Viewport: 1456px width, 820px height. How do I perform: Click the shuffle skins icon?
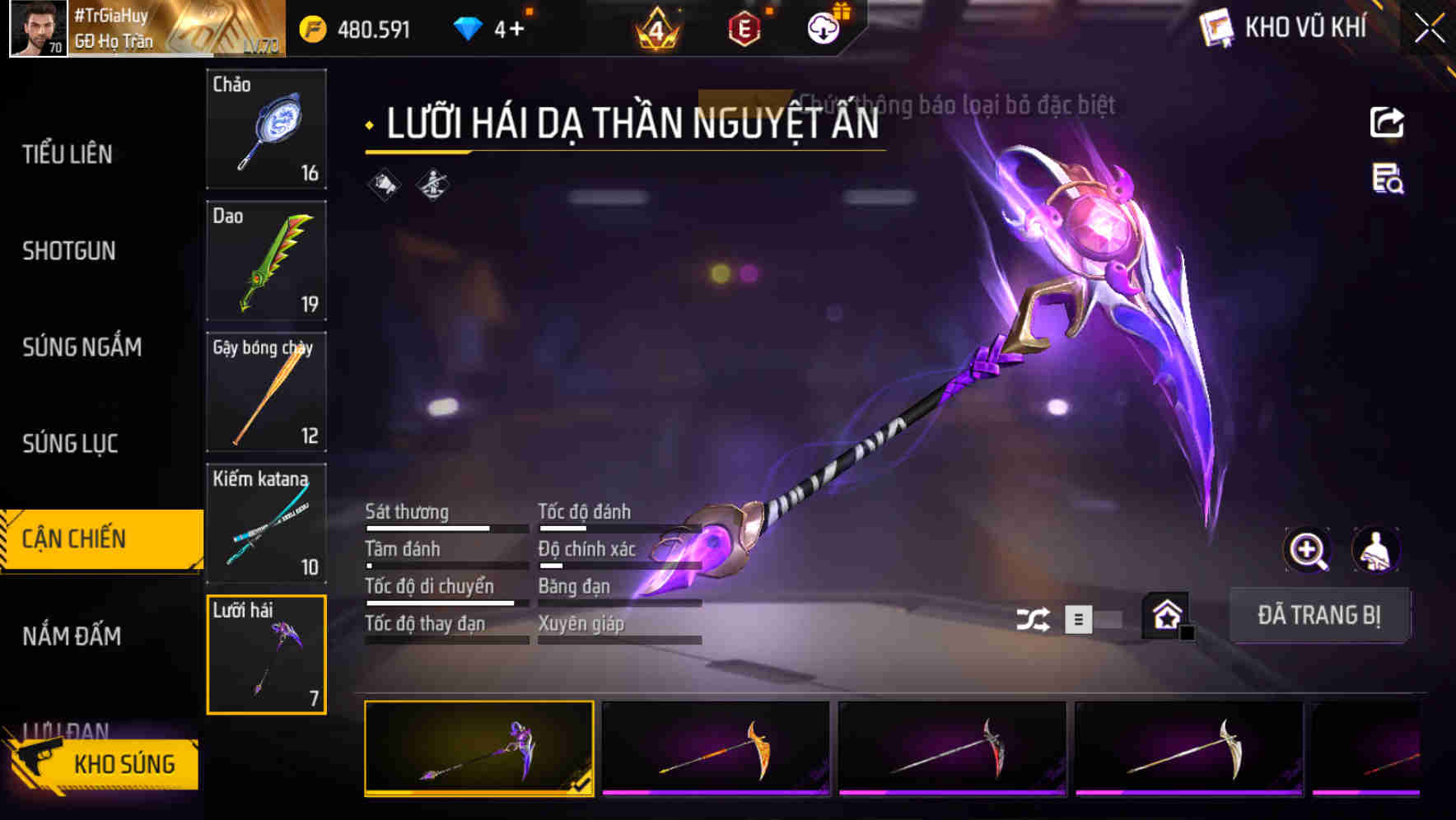pos(1034,618)
